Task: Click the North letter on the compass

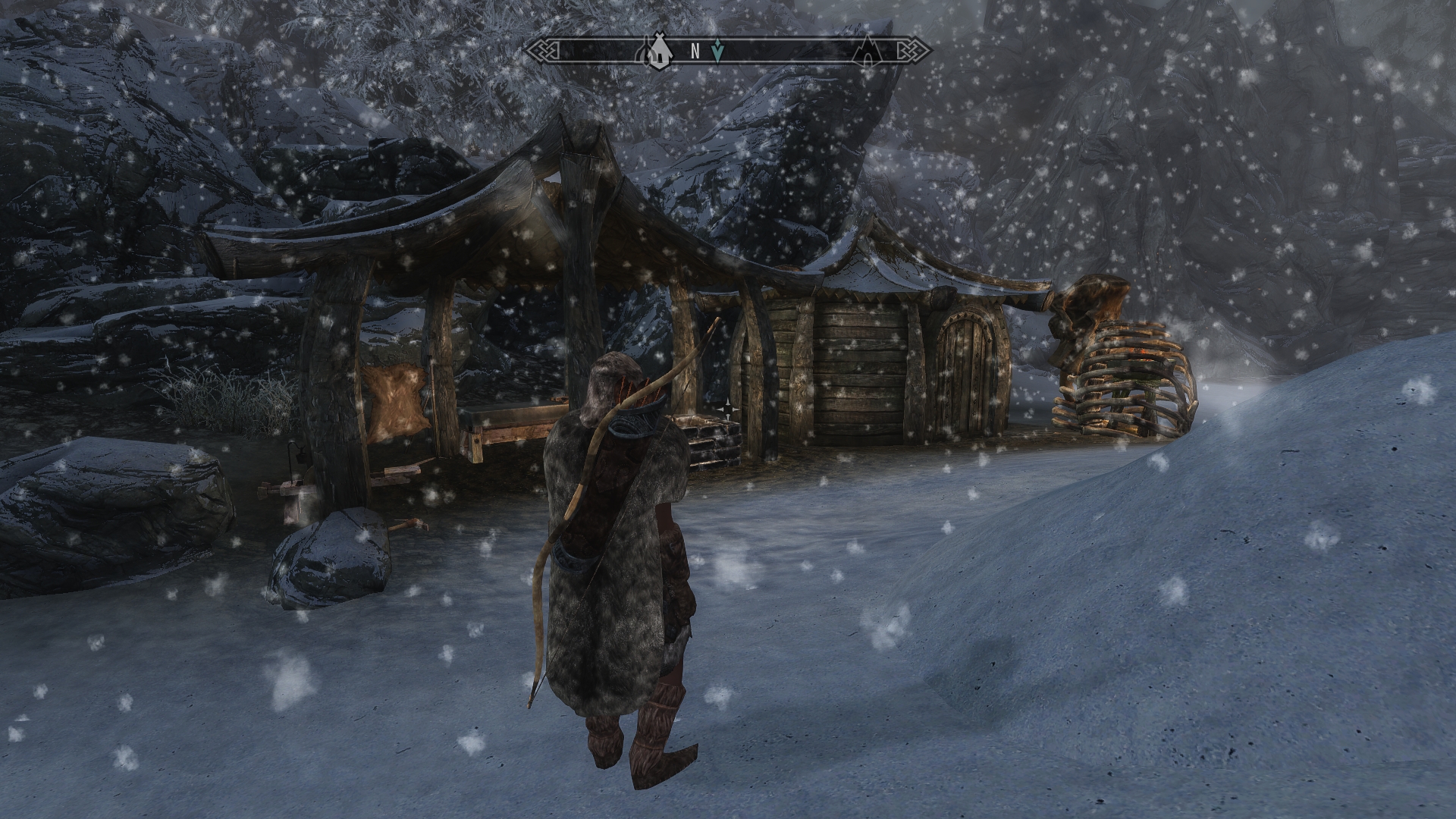Action: point(695,52)
